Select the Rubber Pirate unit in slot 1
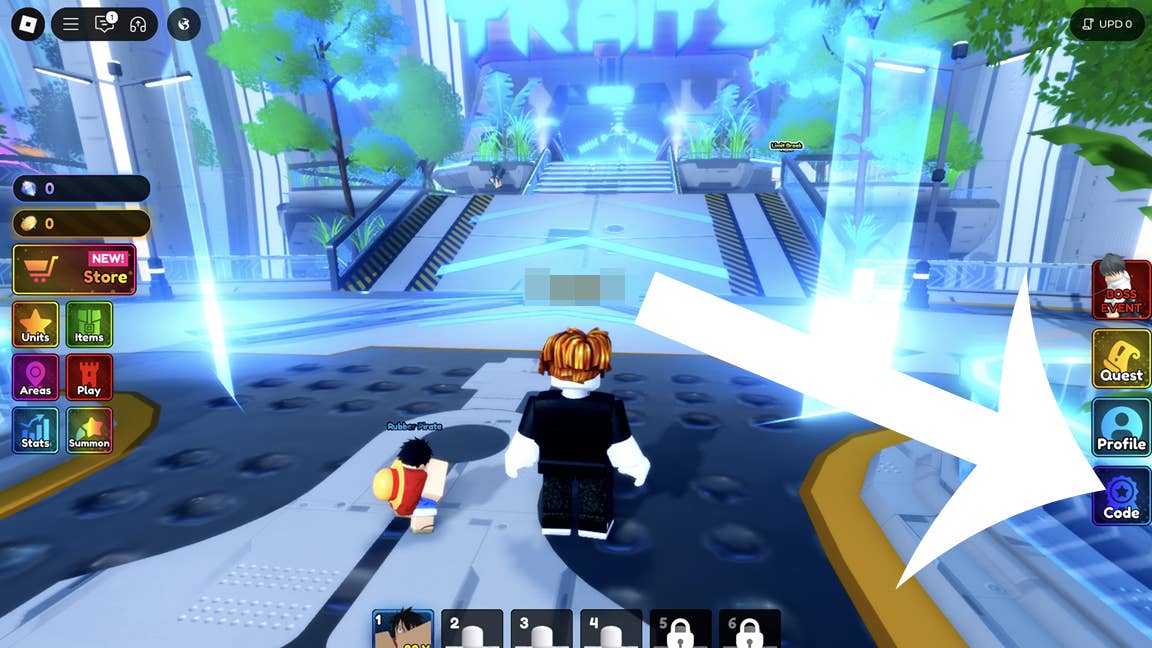 coord(403,629)
